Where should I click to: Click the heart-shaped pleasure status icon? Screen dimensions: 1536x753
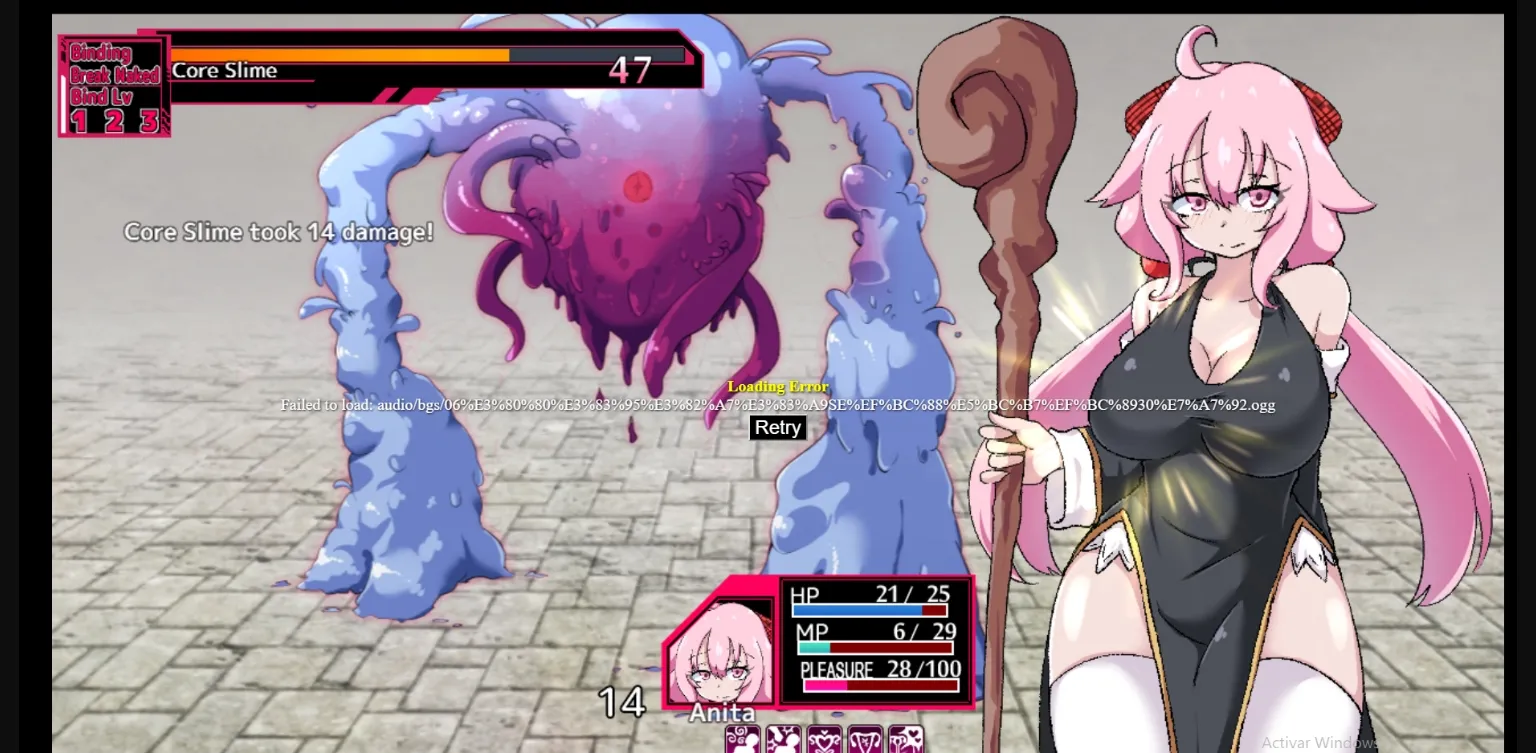[824, 742]
